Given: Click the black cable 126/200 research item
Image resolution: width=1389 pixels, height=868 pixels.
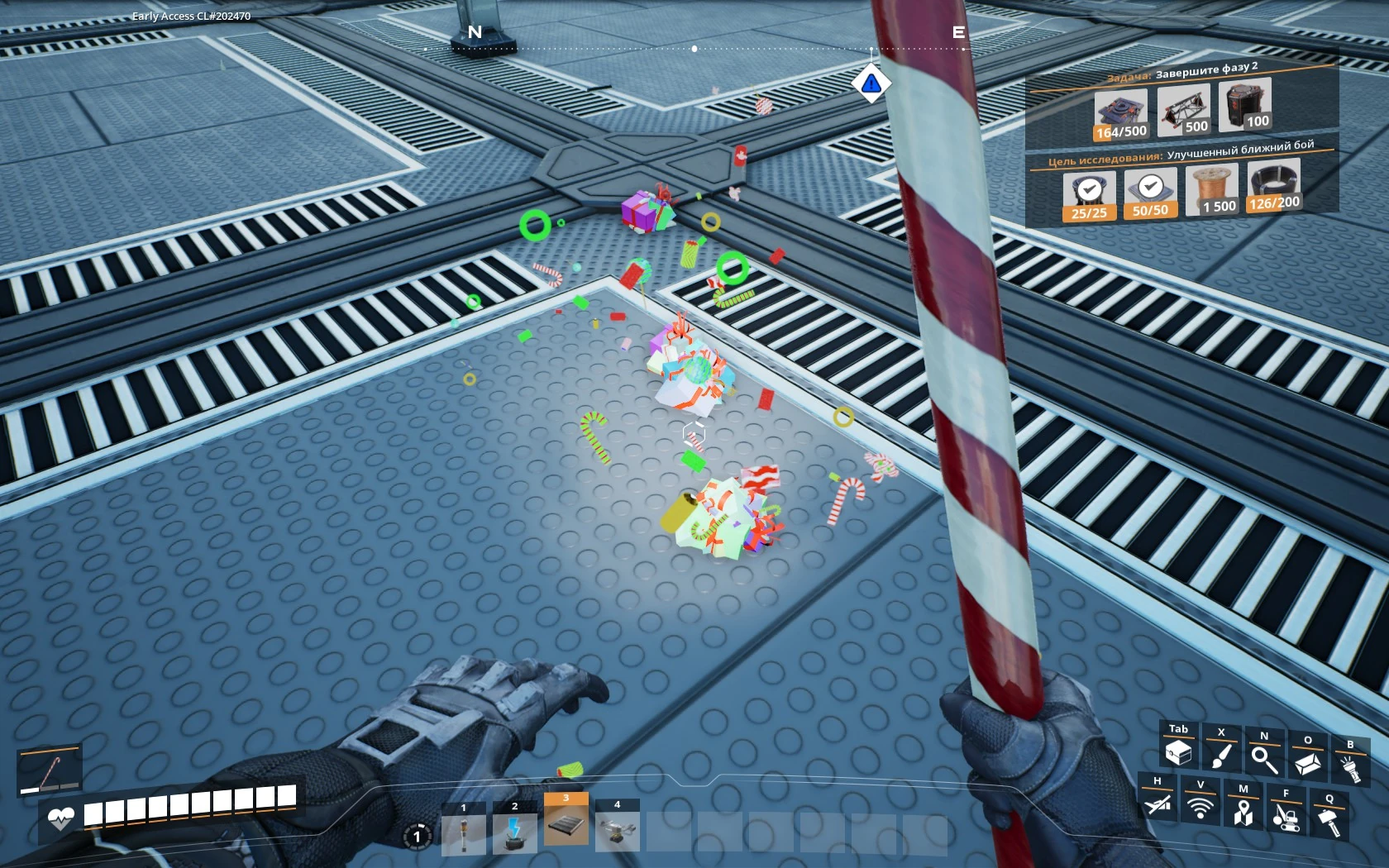Looking at the screenshot, I should tap(1274, 185).
